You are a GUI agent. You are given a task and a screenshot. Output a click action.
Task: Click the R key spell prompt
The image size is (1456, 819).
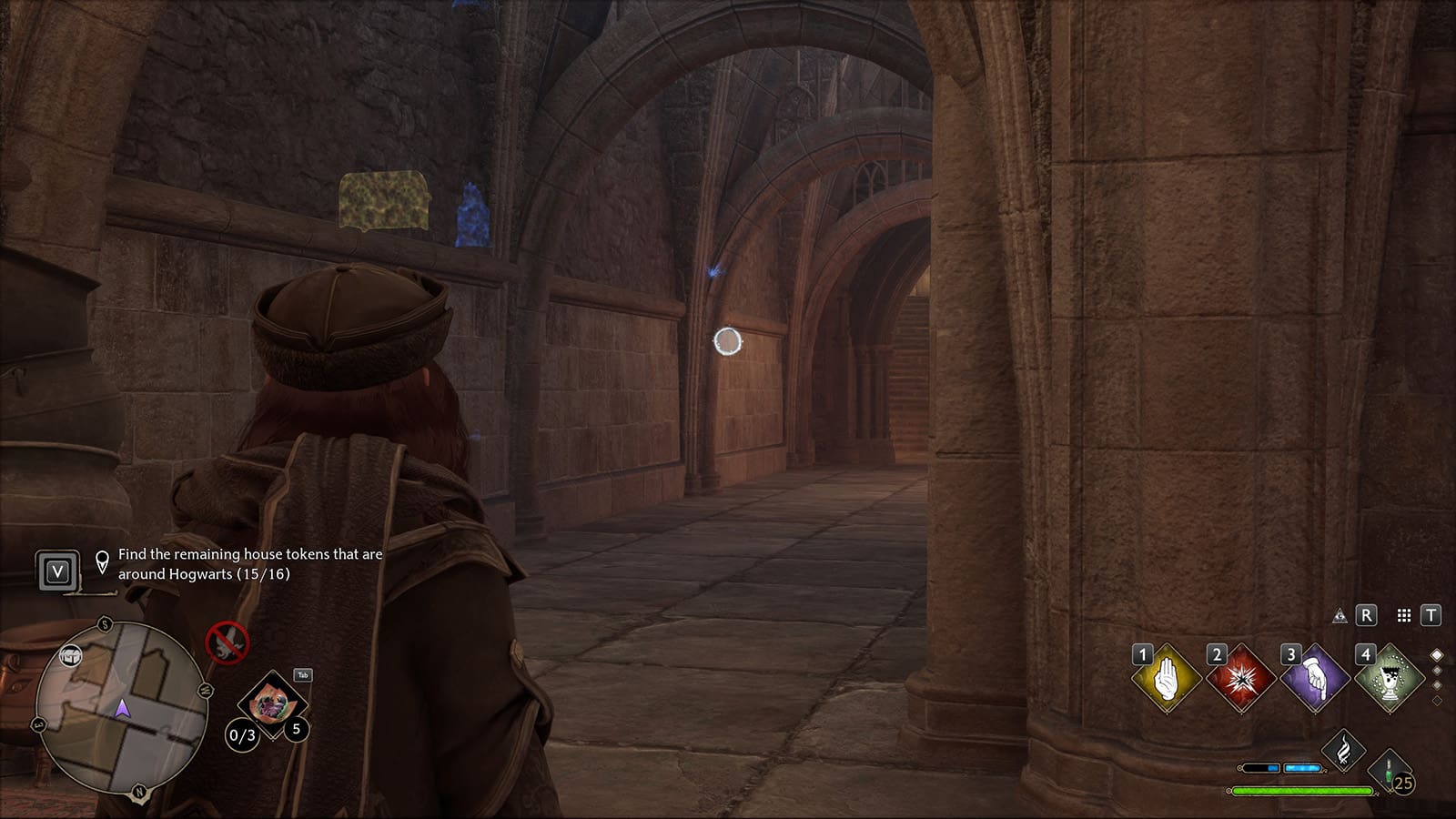point(1367,617)
